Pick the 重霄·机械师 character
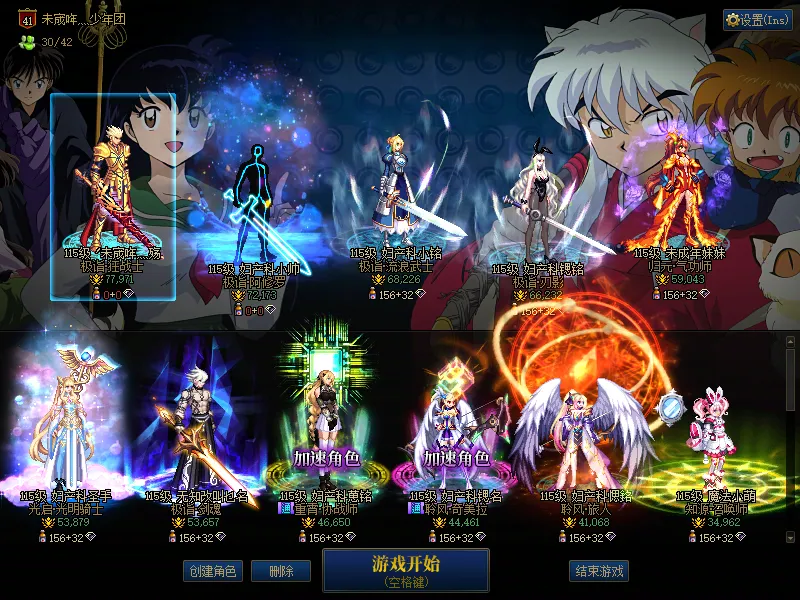 pyautogui.click(x=326, y=425)
